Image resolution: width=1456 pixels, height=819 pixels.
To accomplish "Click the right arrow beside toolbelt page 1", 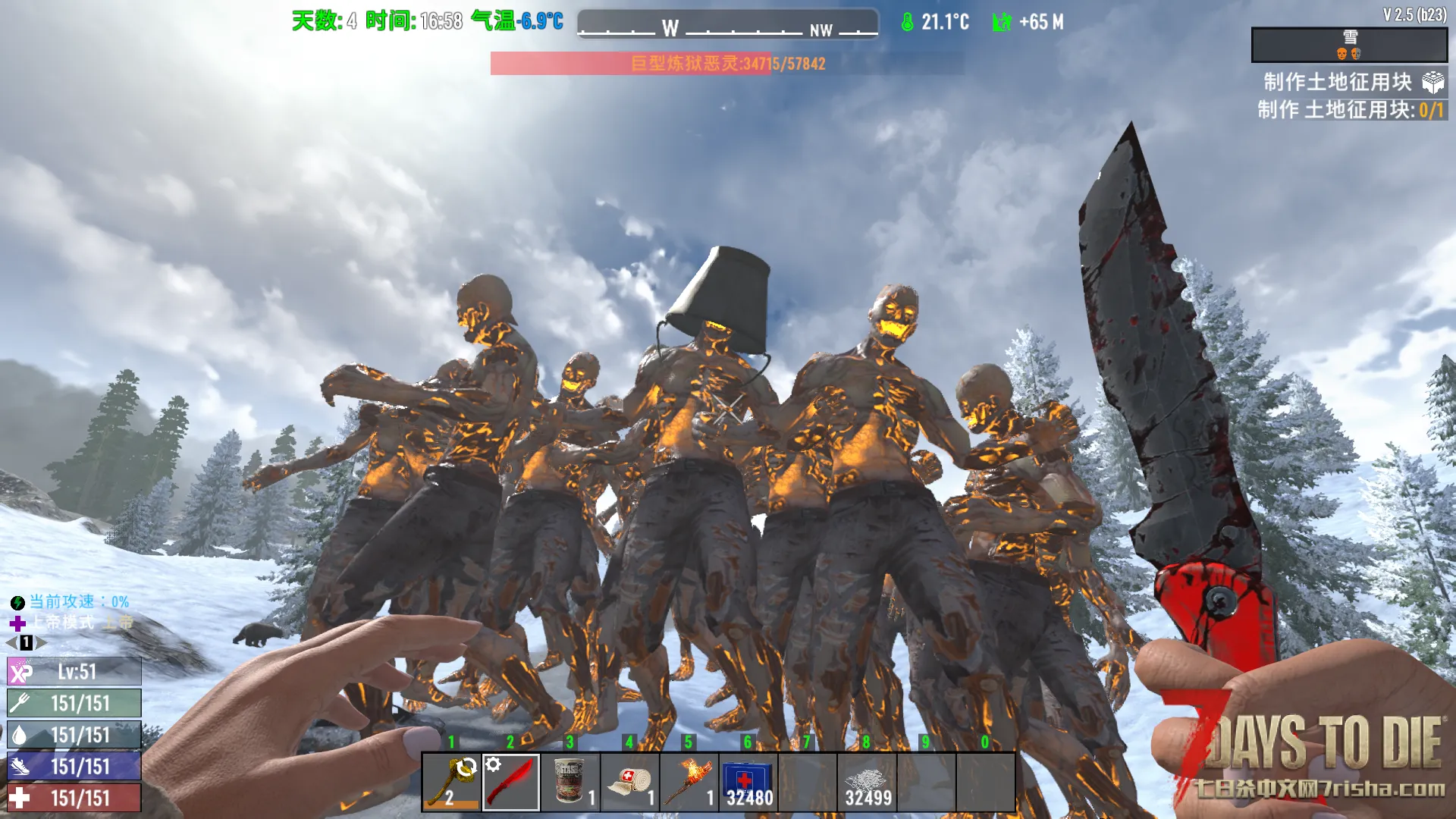I will [x=42, y=643].
